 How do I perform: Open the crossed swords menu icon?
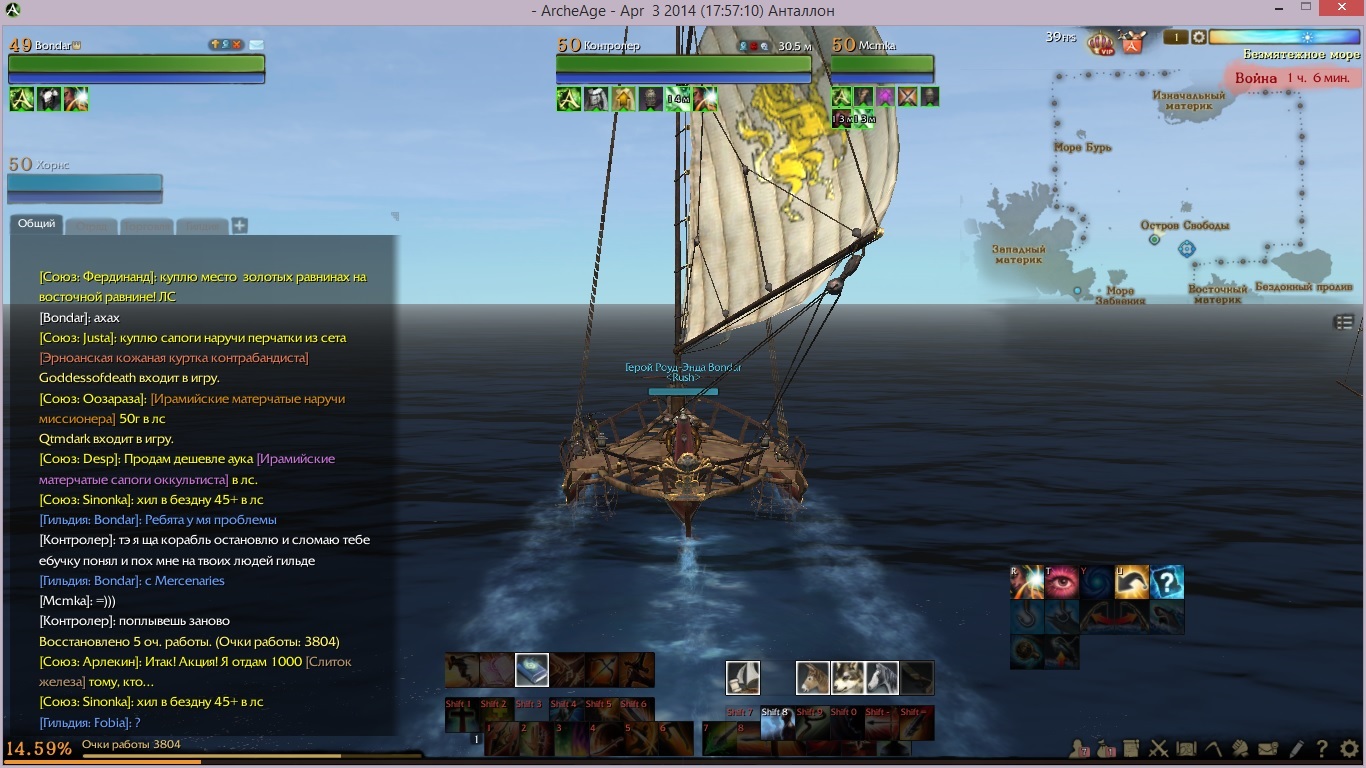pos(1159,748)
